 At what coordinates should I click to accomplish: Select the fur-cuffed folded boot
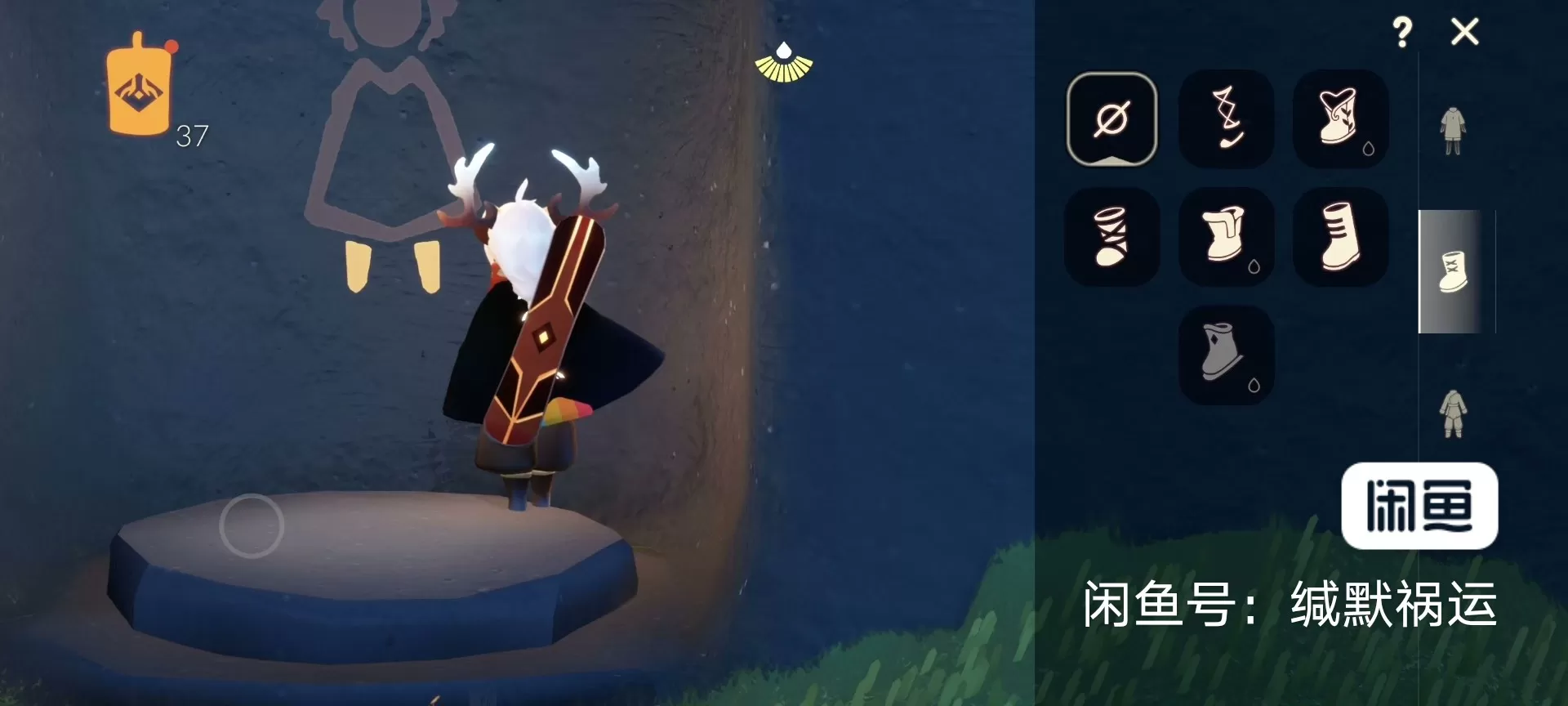coord(1226,237)
